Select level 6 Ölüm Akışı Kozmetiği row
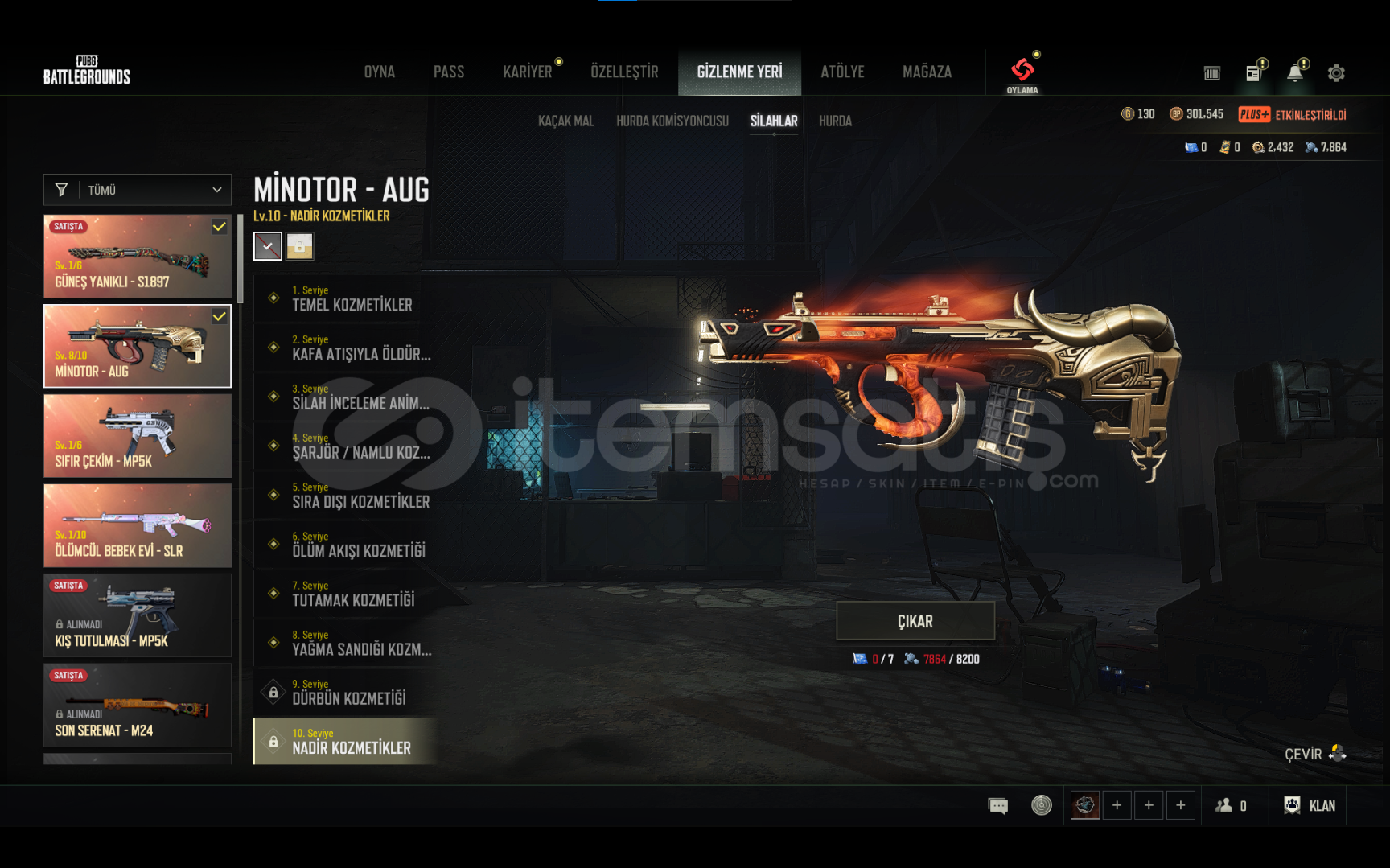The height and width of the screenshot is (868, 1390). (x=346, y=545)
